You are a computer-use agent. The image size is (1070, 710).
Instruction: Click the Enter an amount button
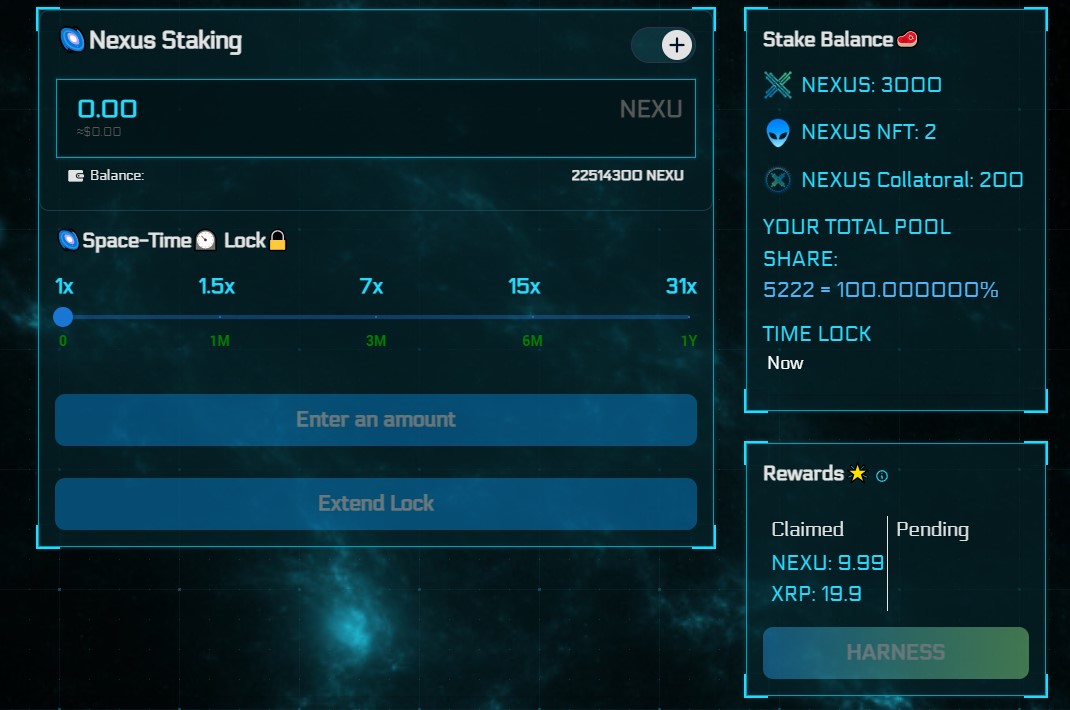(x=375, y=420)
